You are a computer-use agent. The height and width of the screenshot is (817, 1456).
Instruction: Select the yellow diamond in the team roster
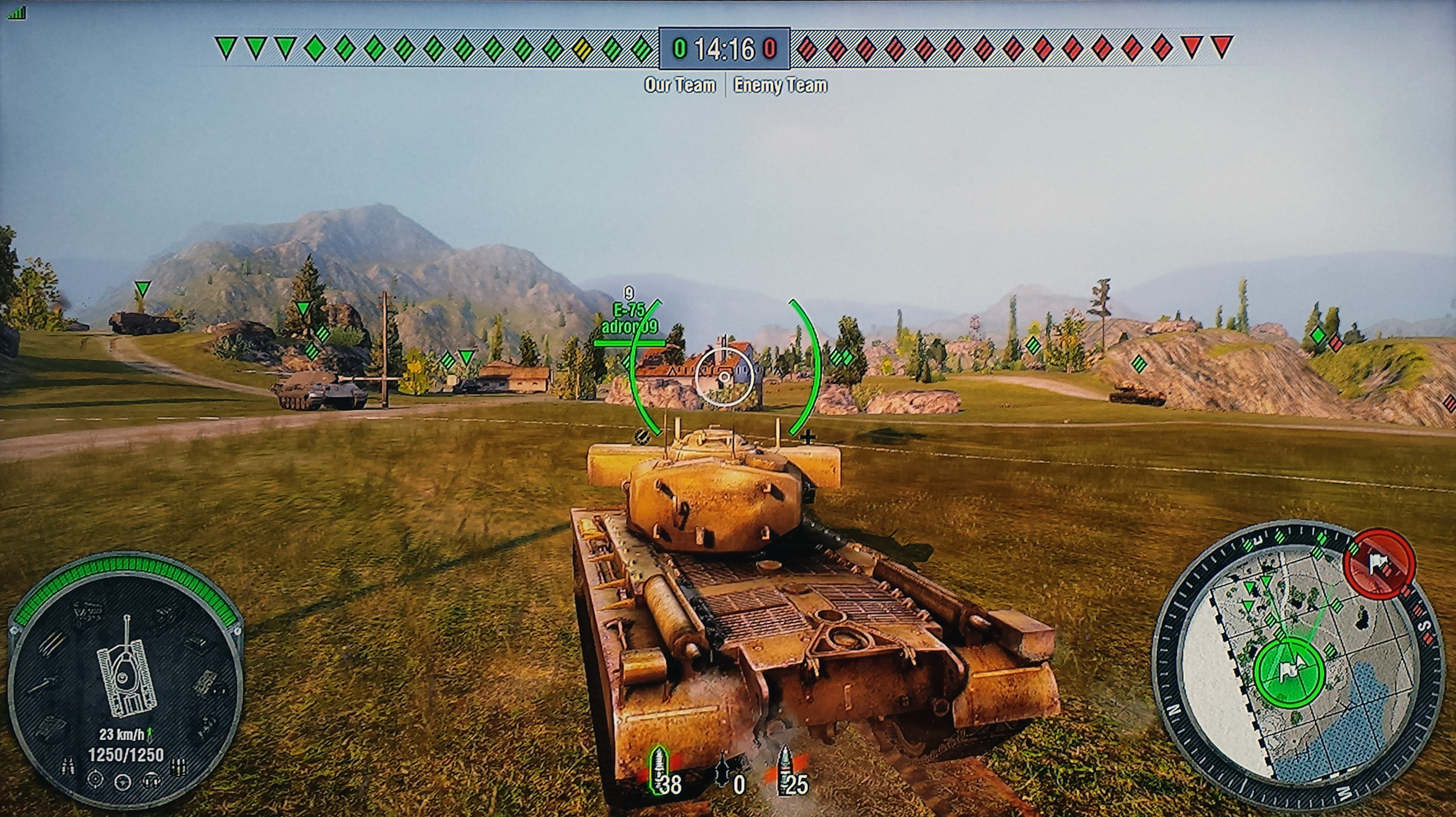click(x=582, y=48)
